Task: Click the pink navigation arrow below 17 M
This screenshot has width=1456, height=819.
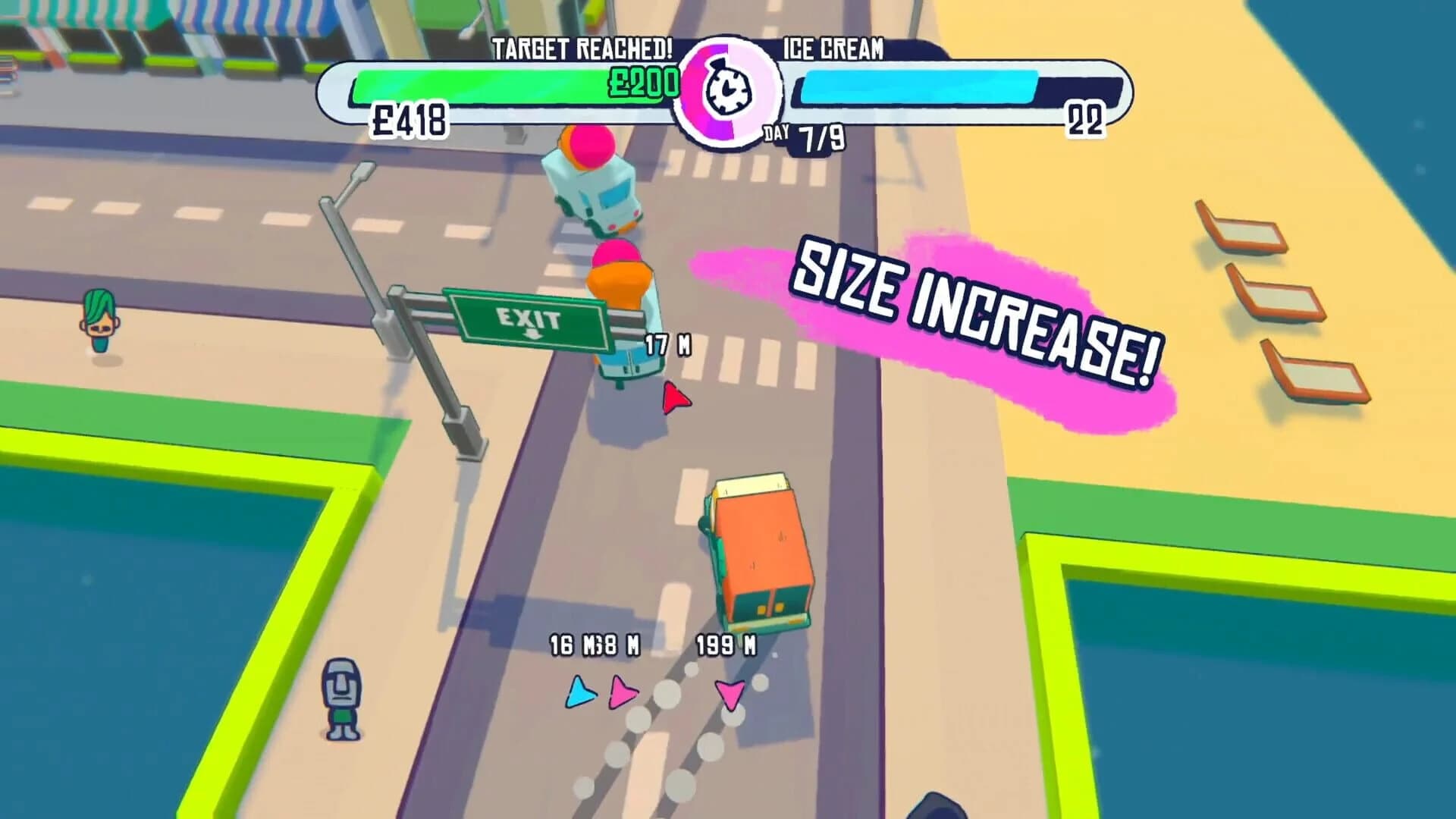Action: click(x=677, y=397)
